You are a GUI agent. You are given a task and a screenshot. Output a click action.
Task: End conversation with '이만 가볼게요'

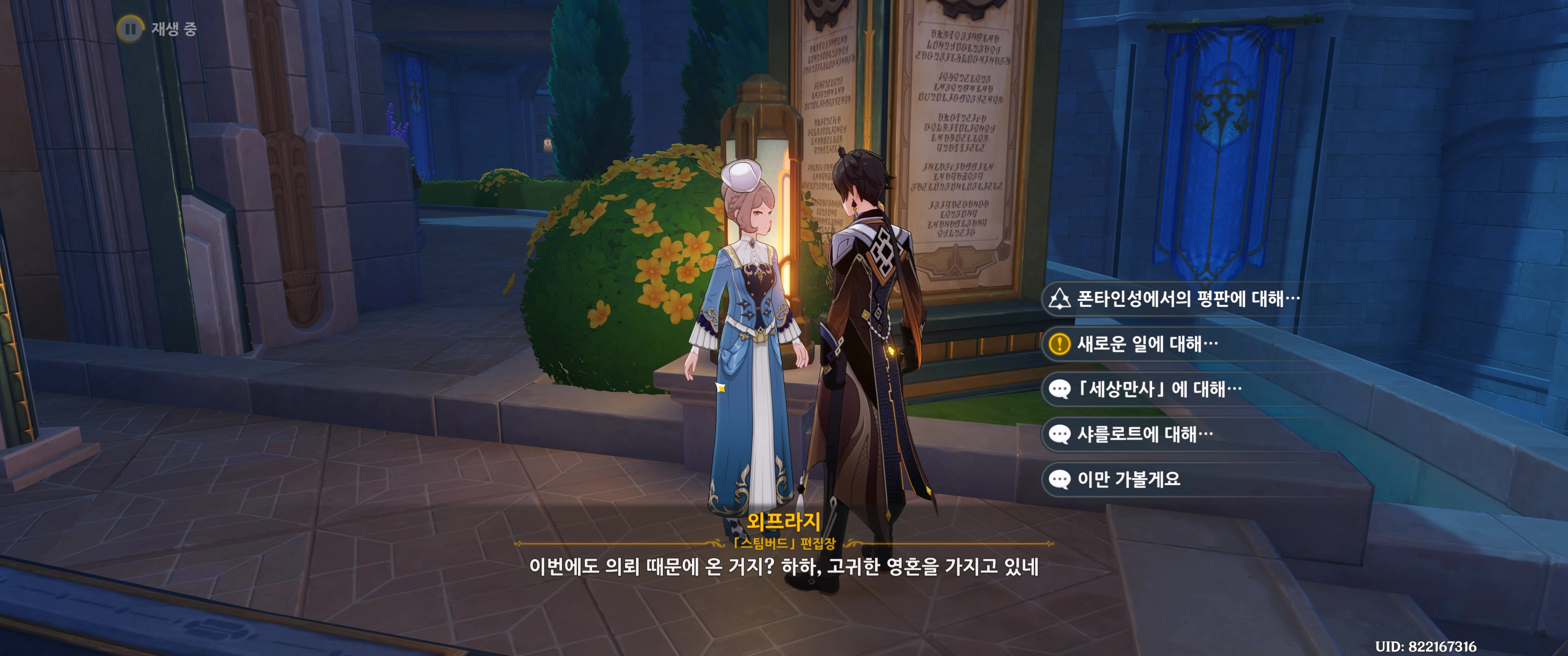[1128, 479]
